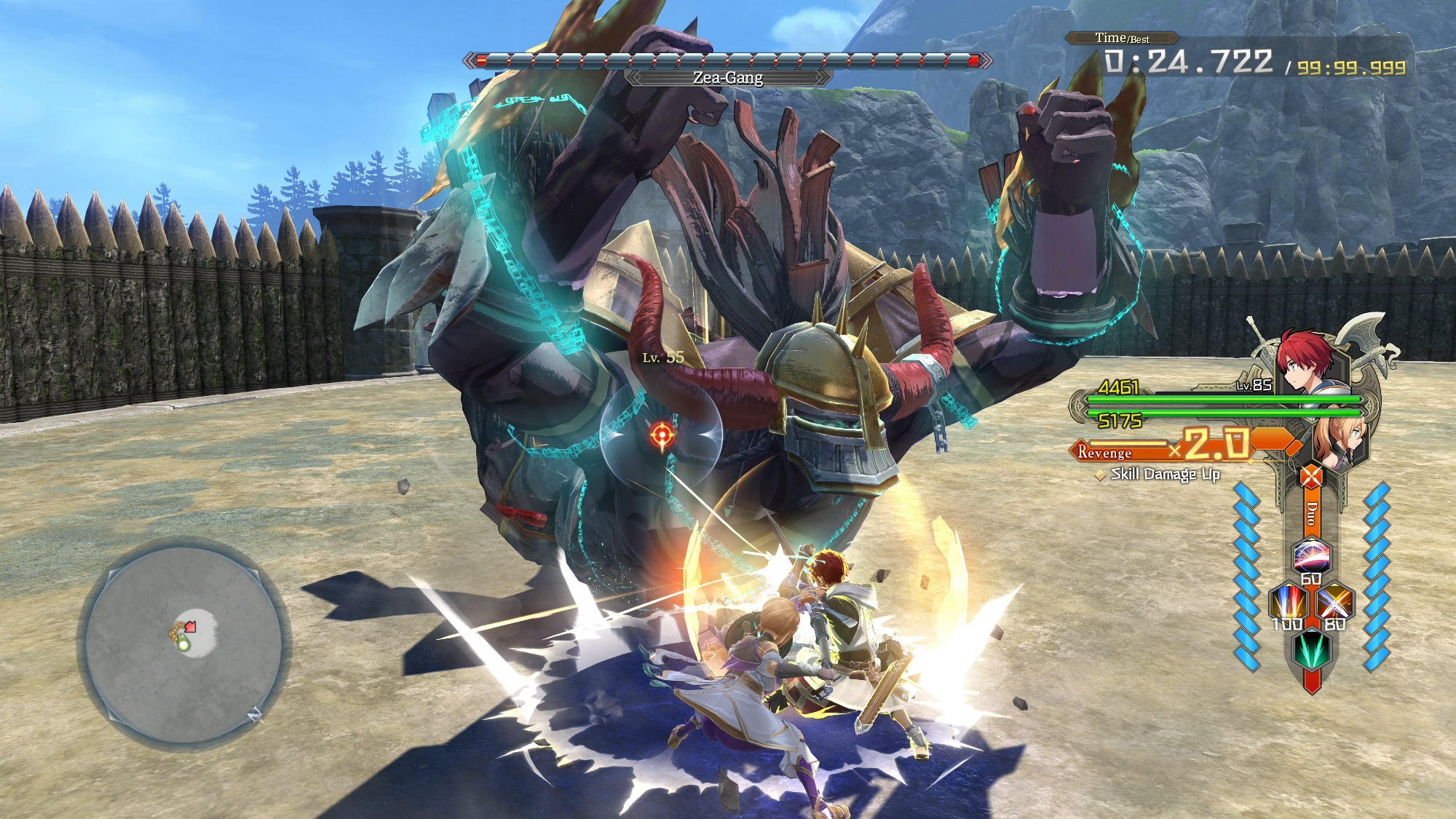Activate the crossed-swords Duo mode icon
The height and width of the screenshot is (819, 1456).
1311,478
